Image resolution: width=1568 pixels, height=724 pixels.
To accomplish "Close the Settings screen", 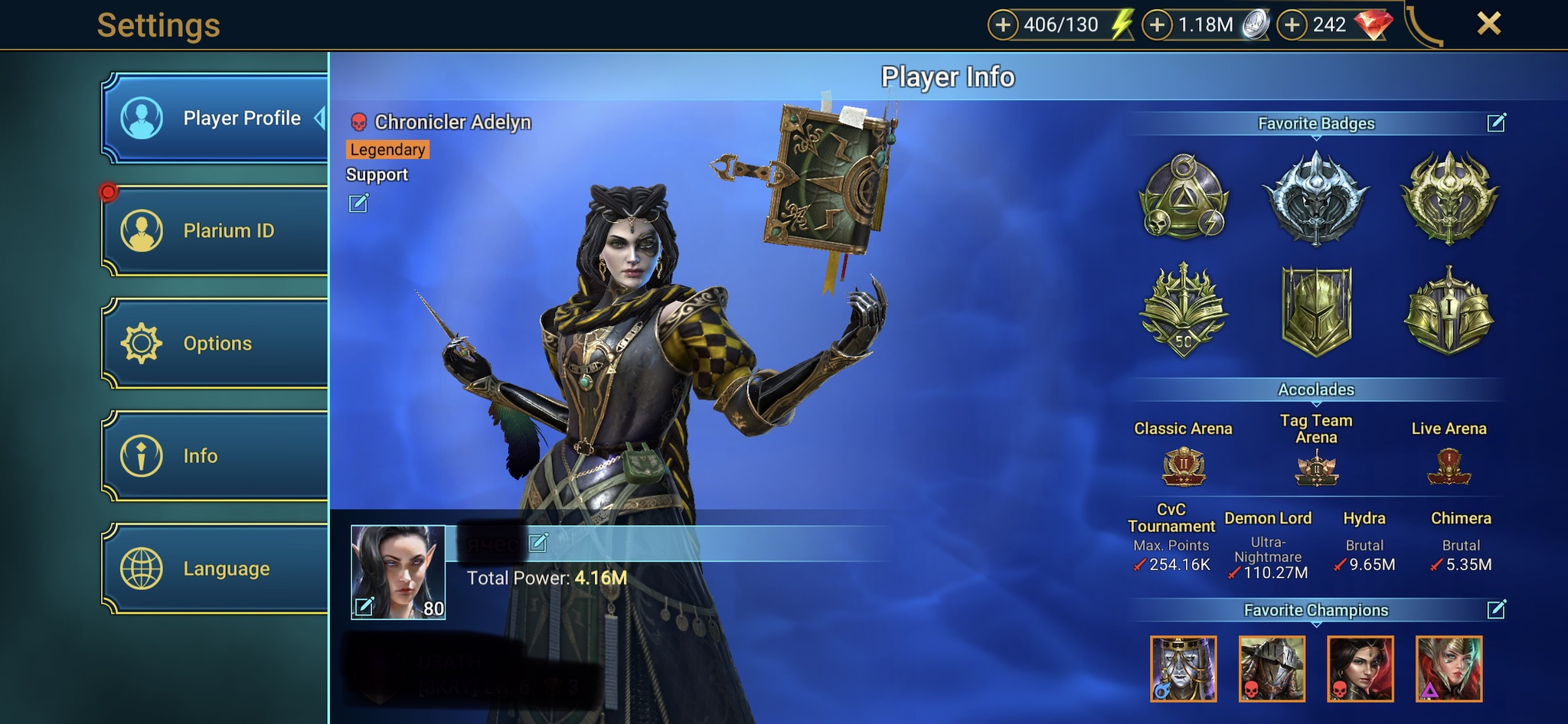I will (x=1488, y=24).
